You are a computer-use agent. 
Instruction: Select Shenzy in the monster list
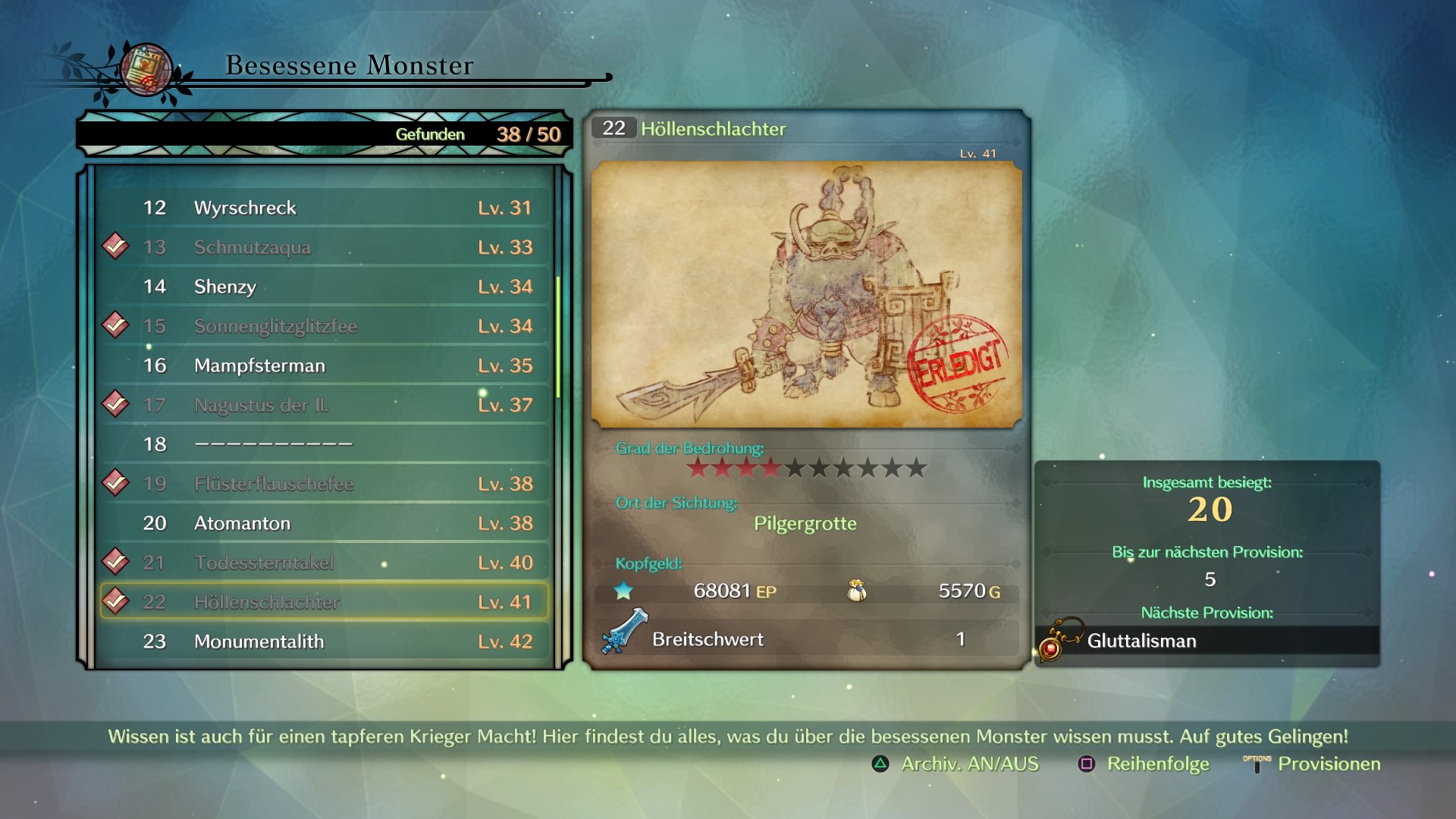[325, 287]
